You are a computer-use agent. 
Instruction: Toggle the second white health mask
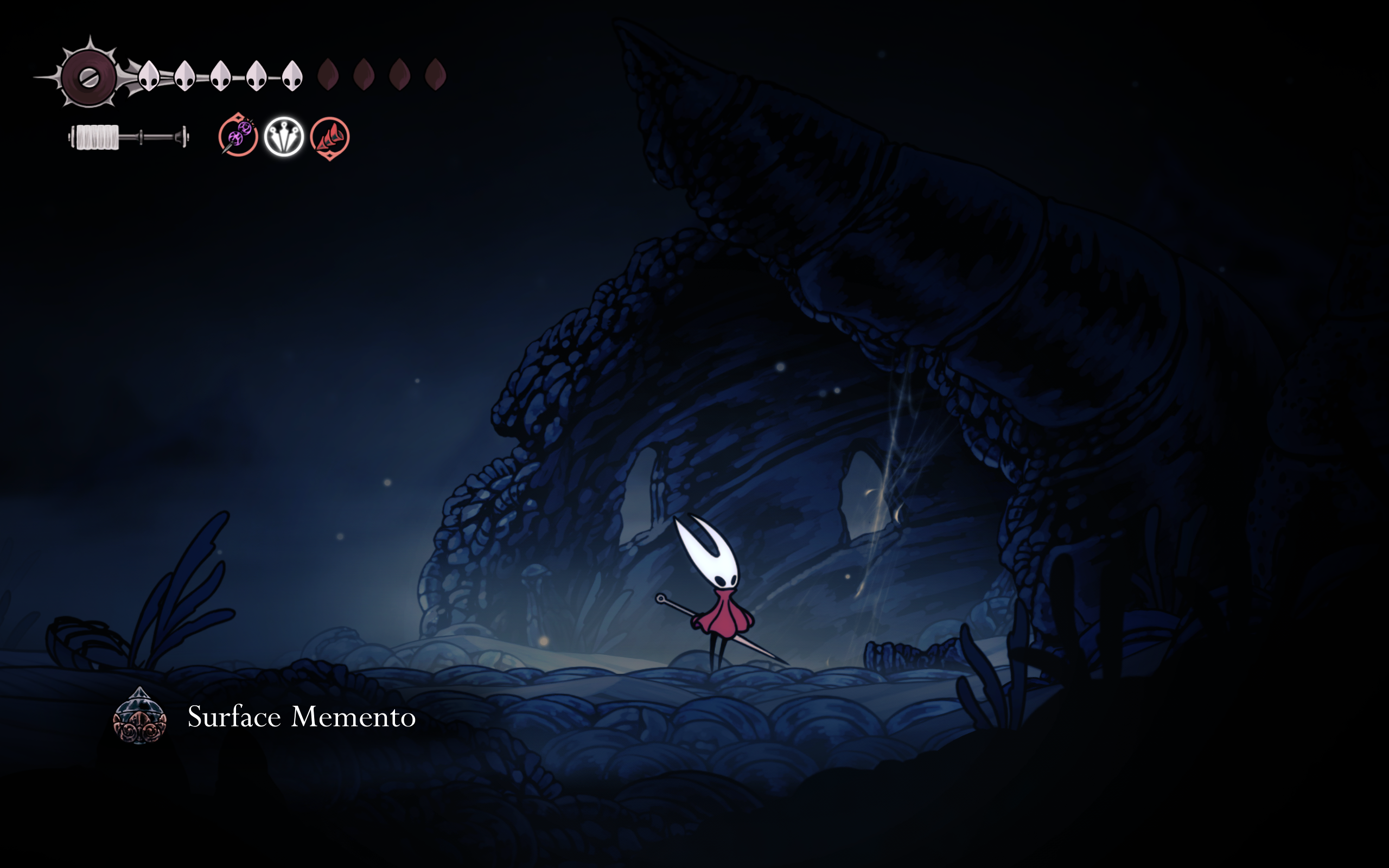185,75
